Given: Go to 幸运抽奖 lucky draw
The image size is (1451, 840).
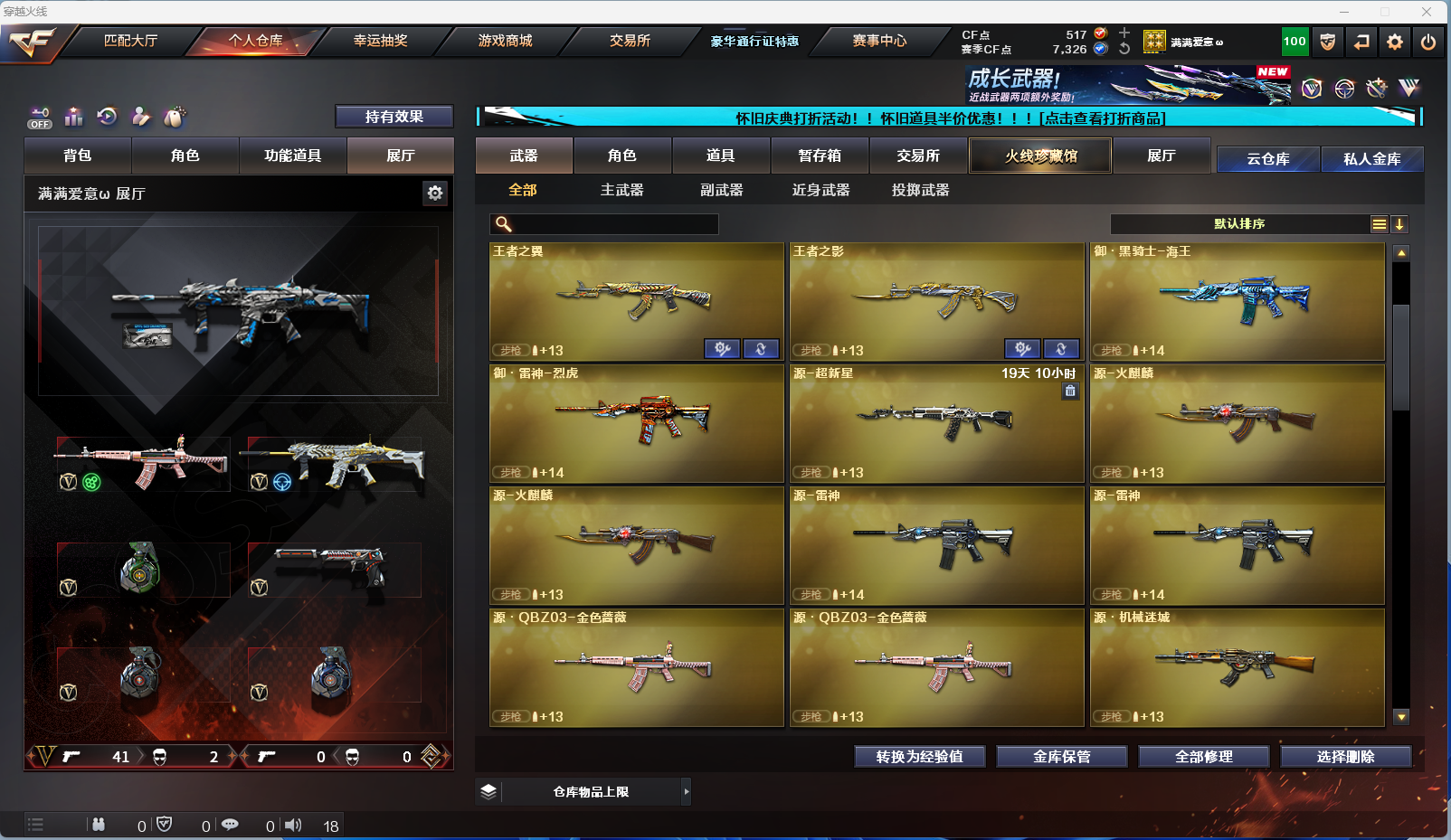Looking at the screenshot, I should [380, 41].
